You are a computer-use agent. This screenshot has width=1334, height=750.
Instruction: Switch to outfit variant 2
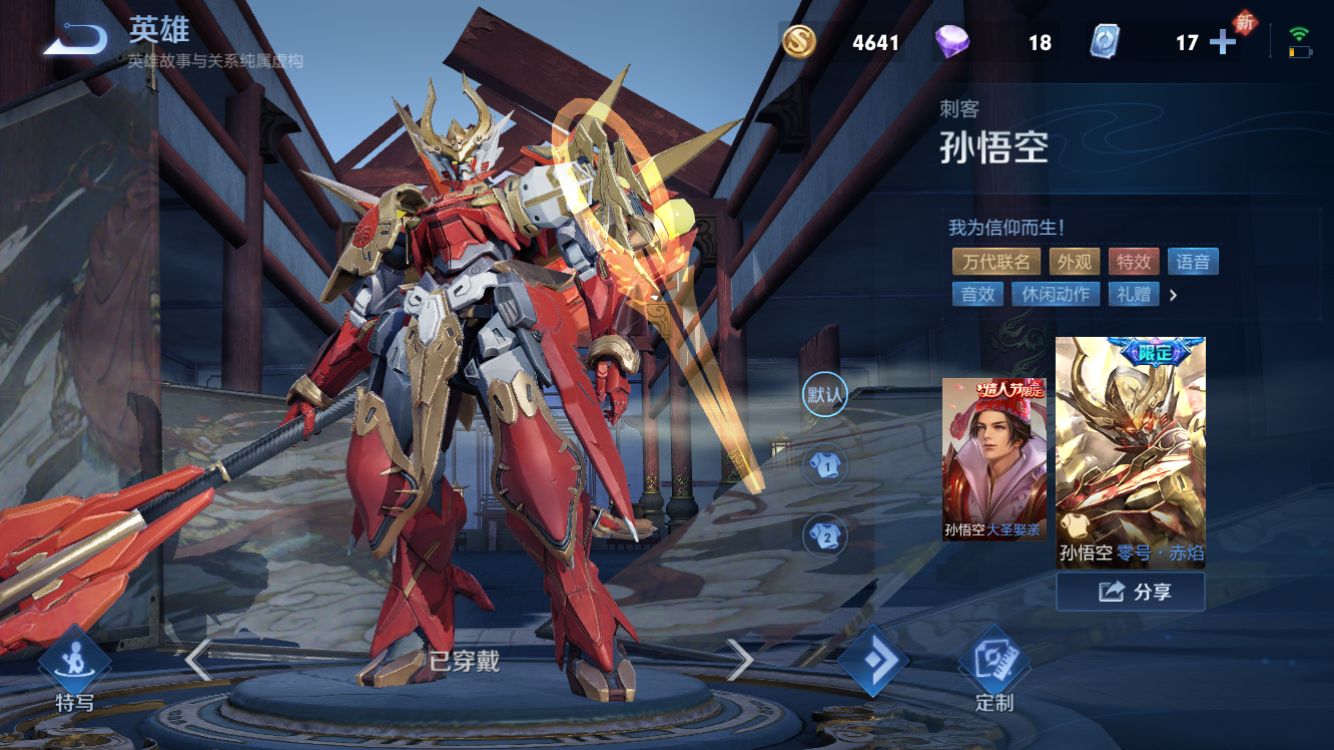click(825, 535)
